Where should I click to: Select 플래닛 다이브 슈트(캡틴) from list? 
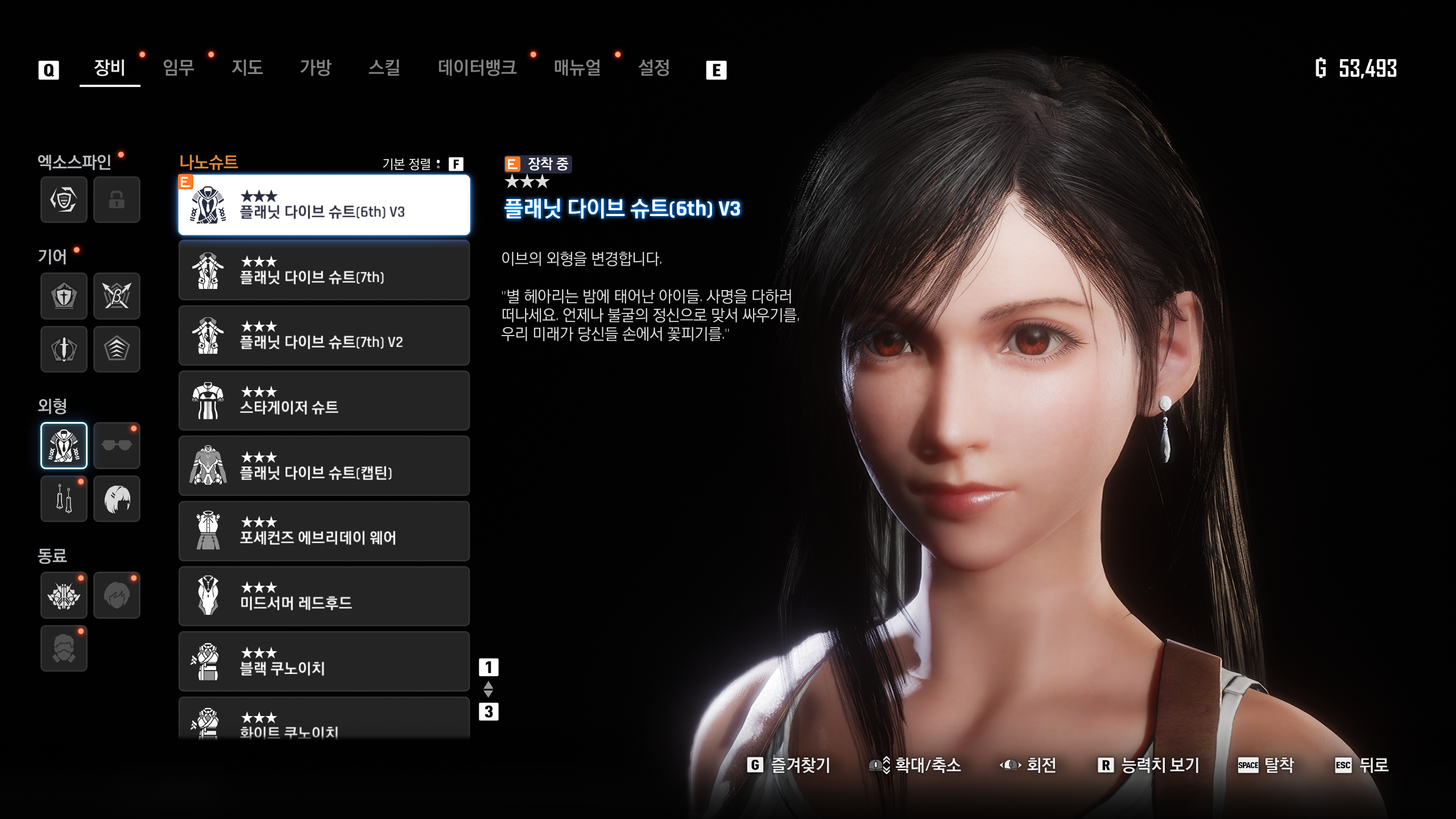click(x=324, y=466)
